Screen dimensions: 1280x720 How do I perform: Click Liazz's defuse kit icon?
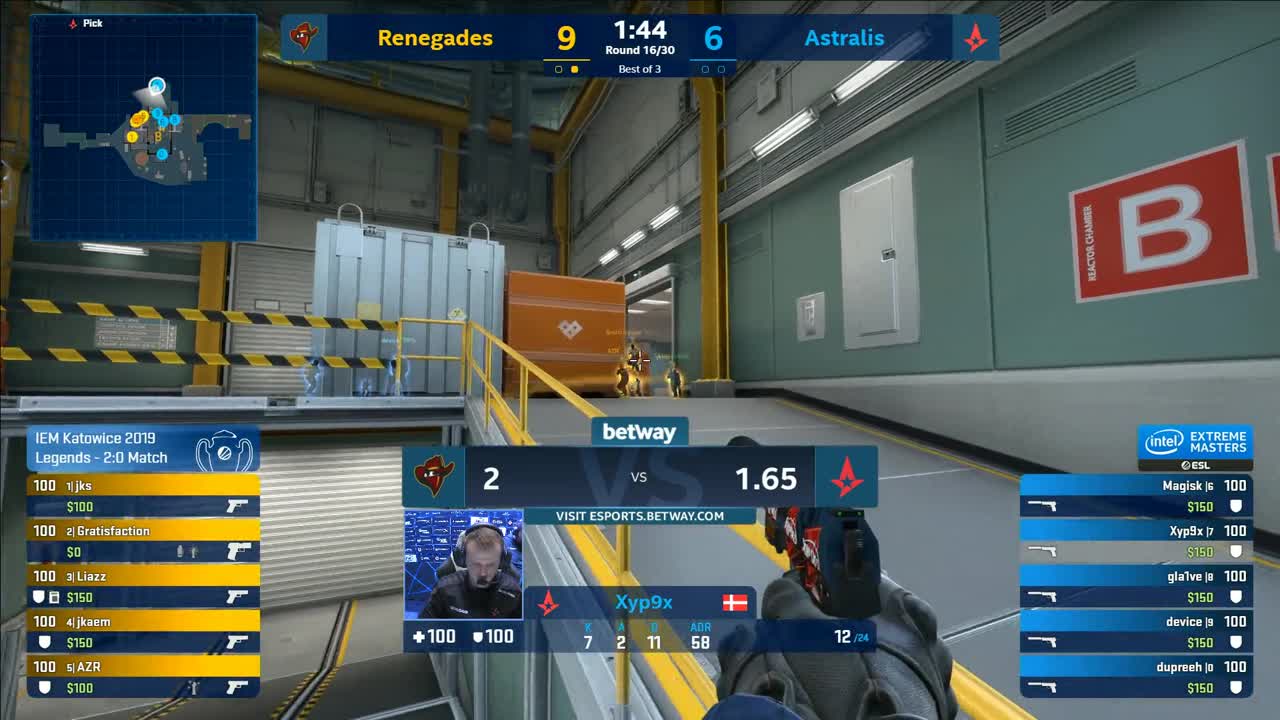click(56, 598)
